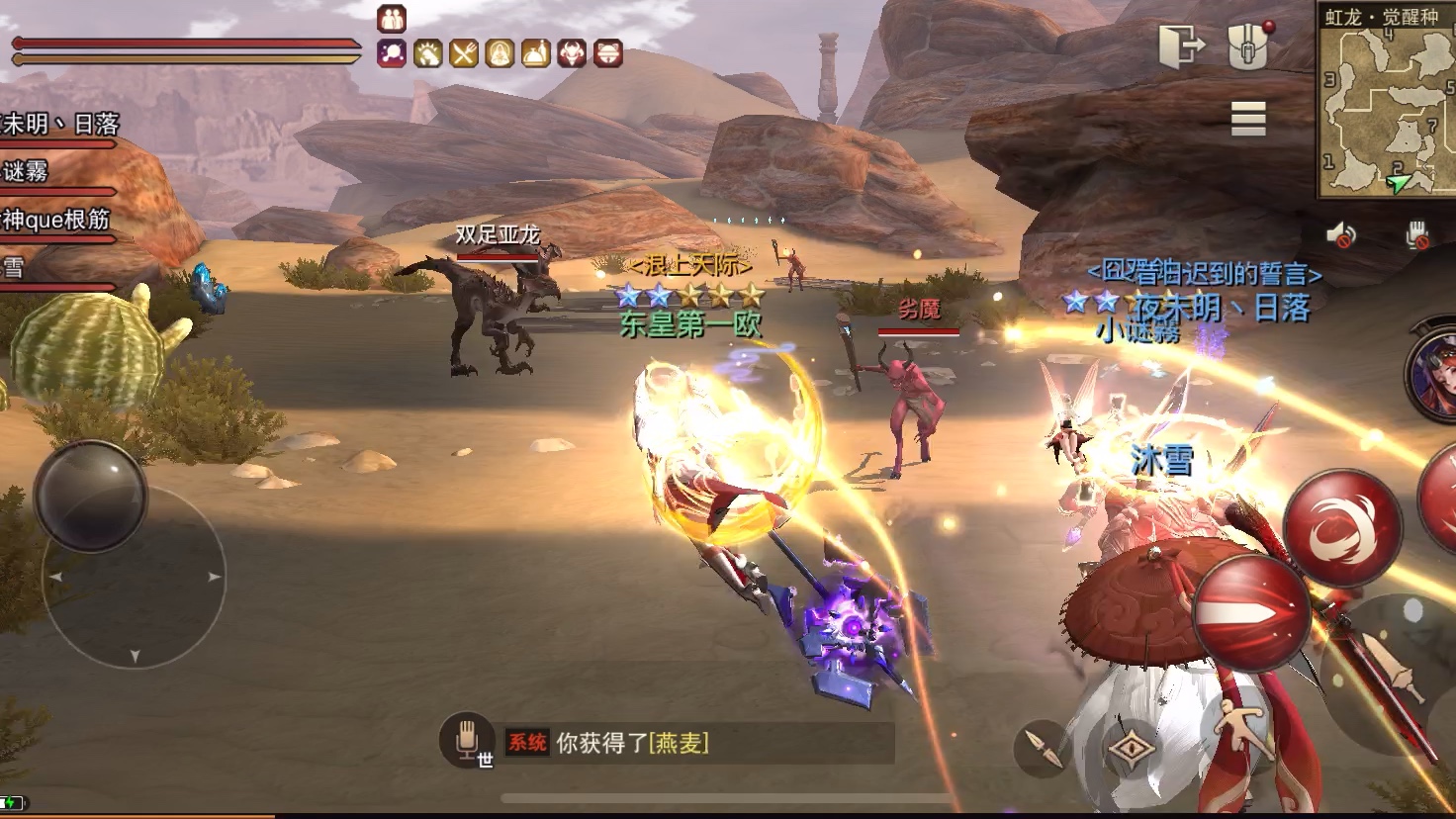Screen dimensions: 1456x819
Task: Use the red blade thrust skill
Action: click(x=1251, y=613)
